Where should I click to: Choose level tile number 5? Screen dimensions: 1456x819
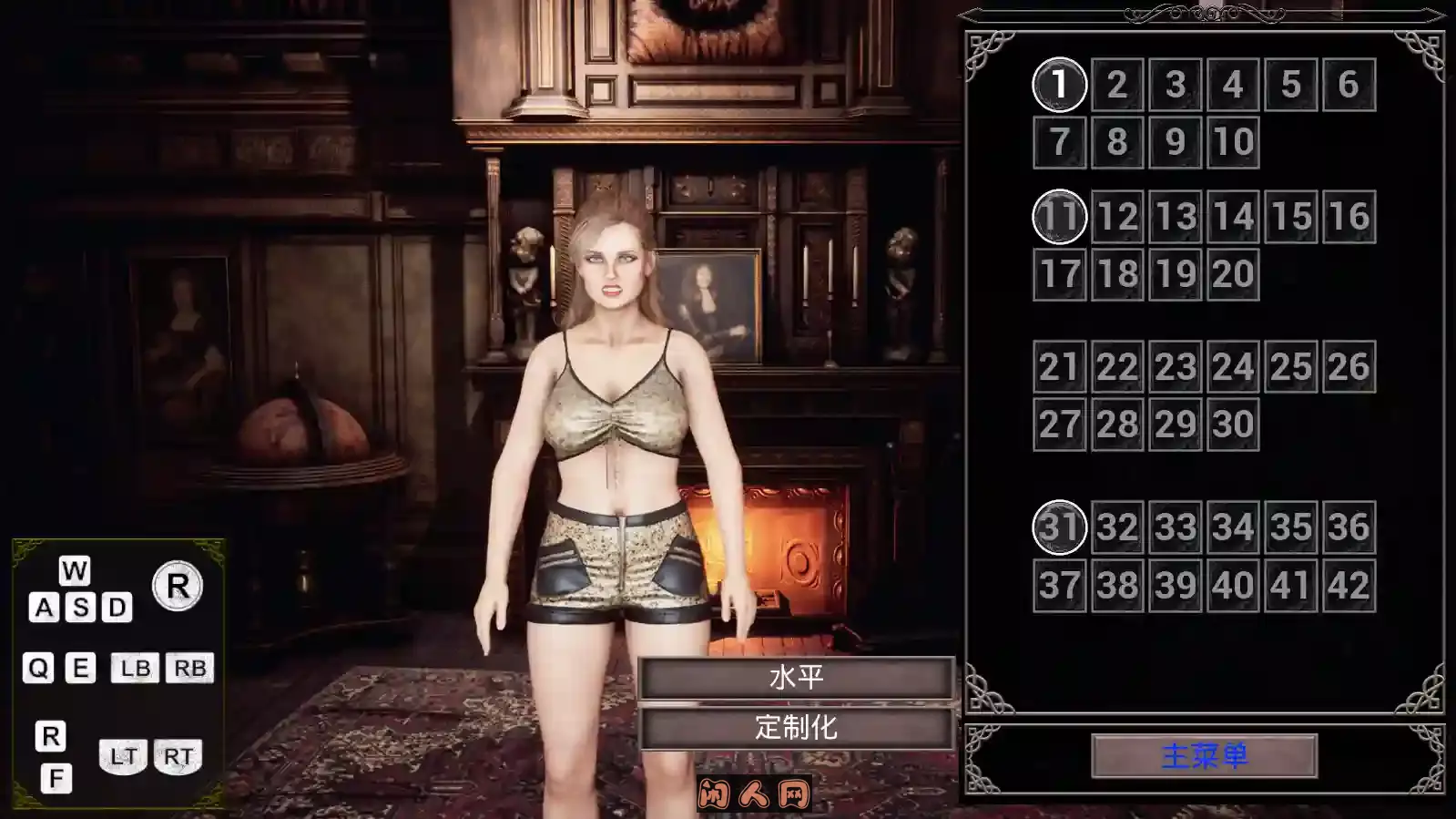1291,85
